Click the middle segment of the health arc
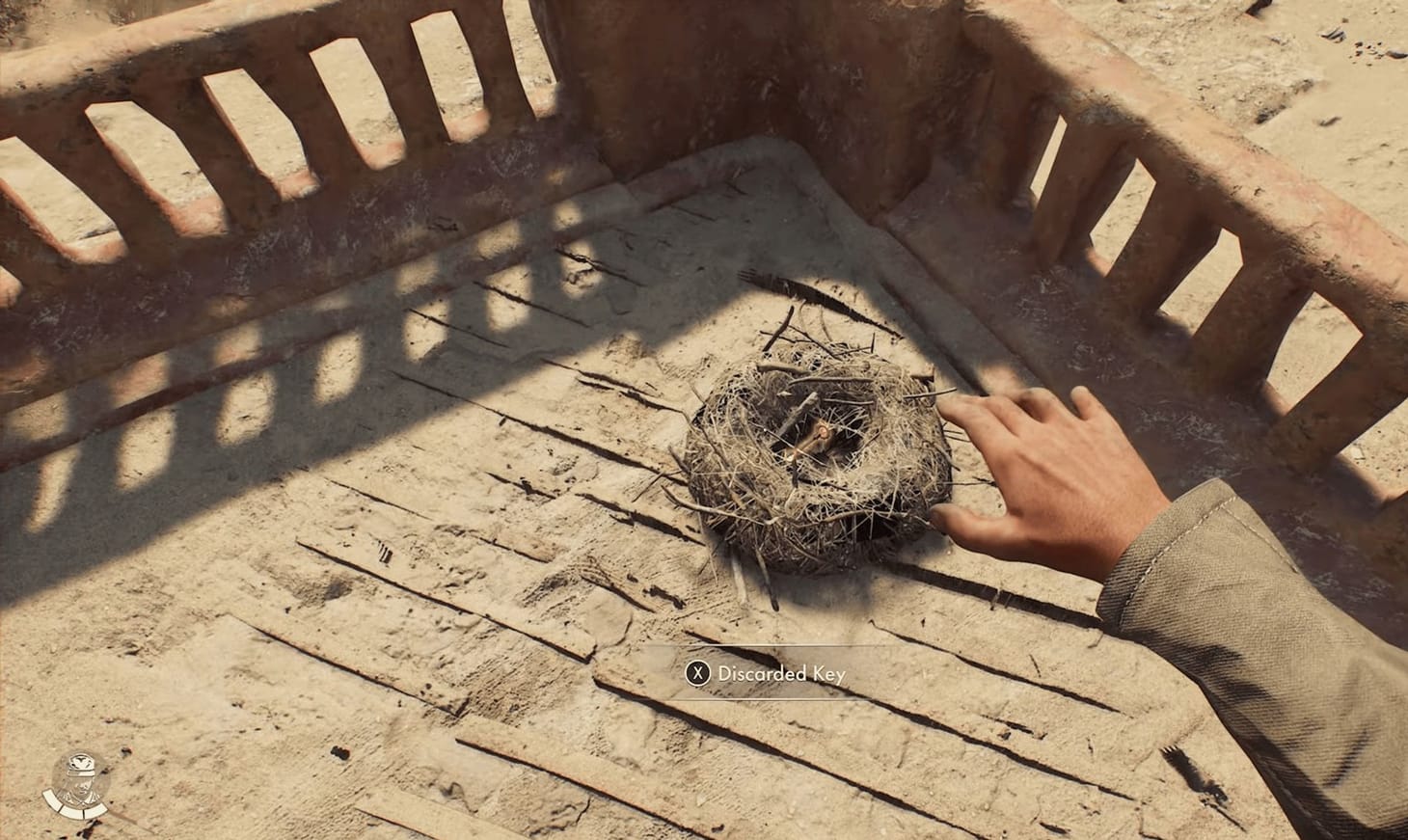Viewport: 1408px width, 840px height. [x=70, y=813]
